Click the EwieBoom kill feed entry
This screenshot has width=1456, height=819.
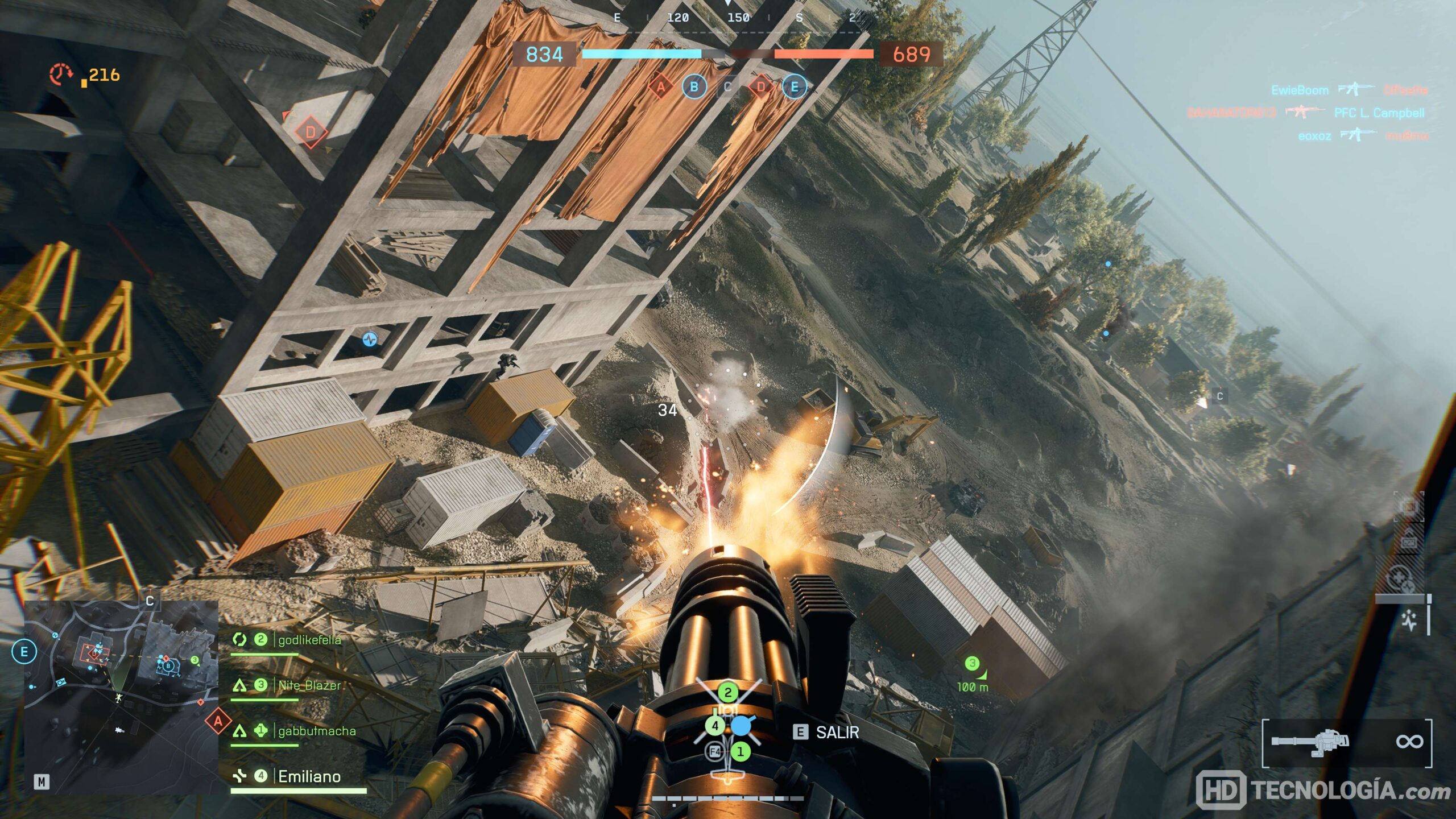1300,90
